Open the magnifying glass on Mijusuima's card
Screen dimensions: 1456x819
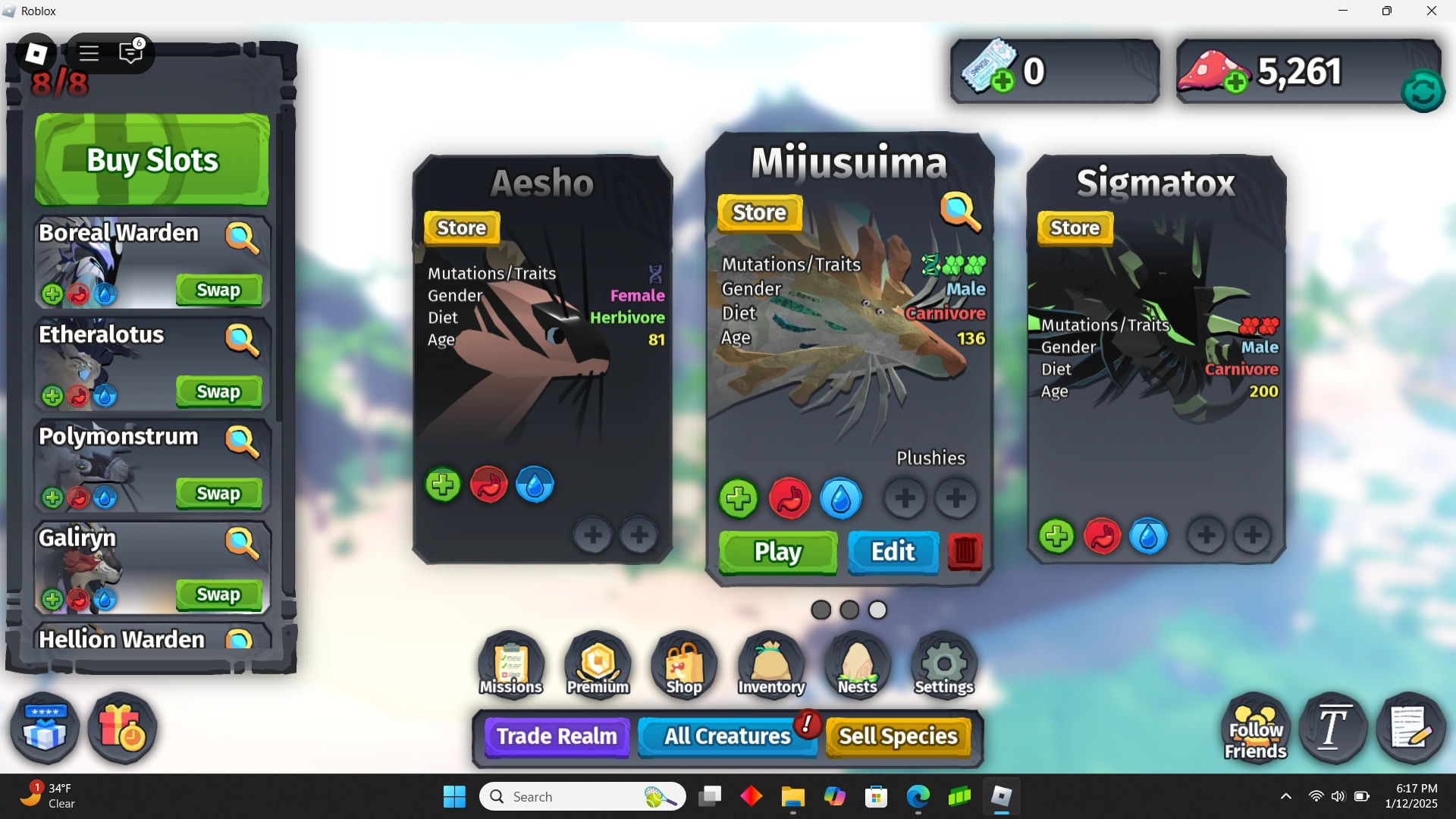pos(960,213)
